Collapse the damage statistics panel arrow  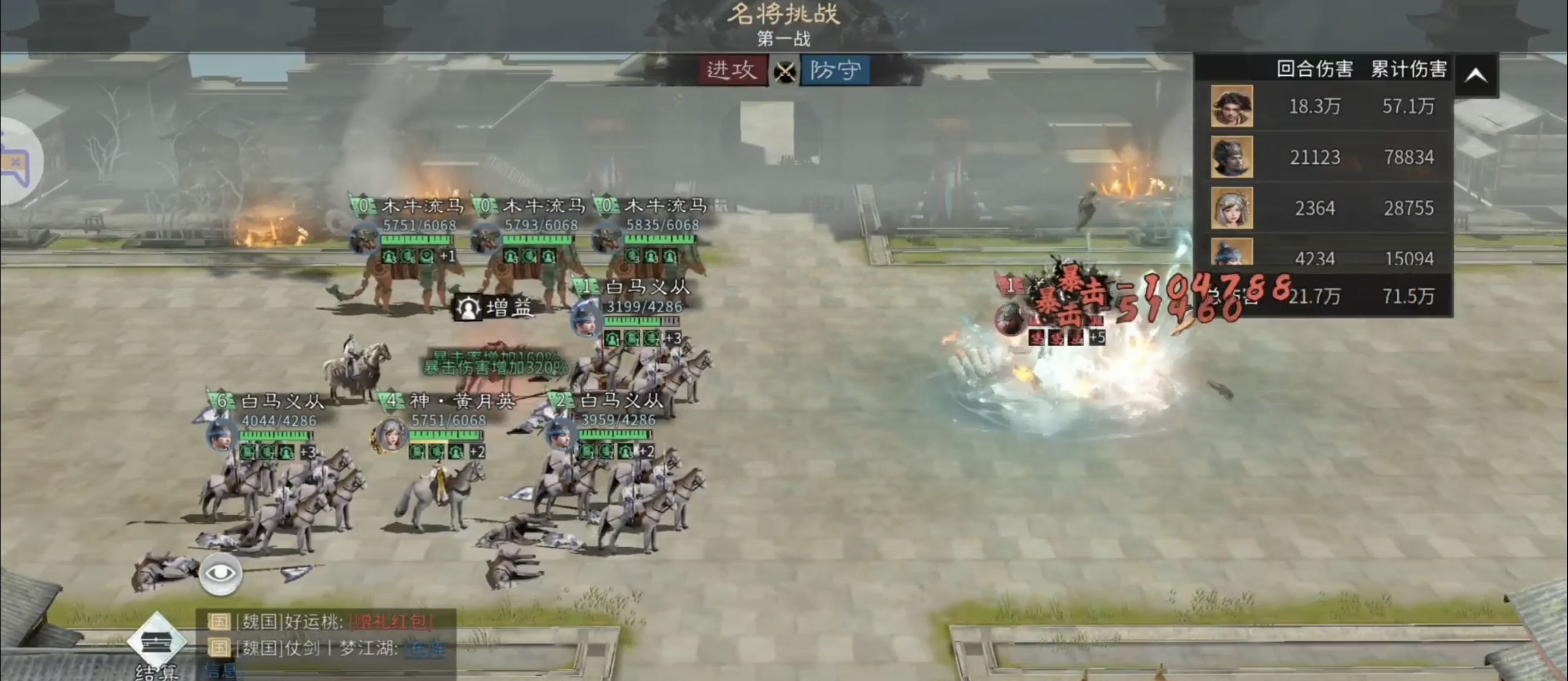tap(1476, 76)
